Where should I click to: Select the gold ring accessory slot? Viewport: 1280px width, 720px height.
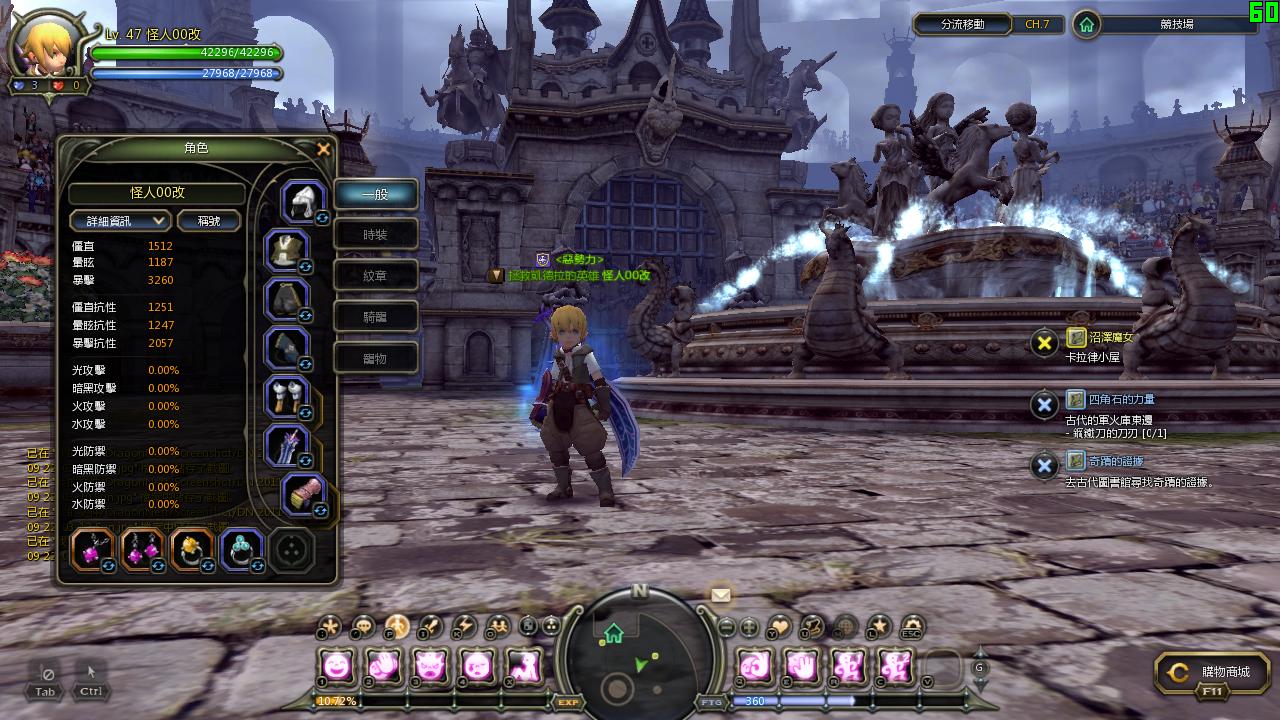190,548
